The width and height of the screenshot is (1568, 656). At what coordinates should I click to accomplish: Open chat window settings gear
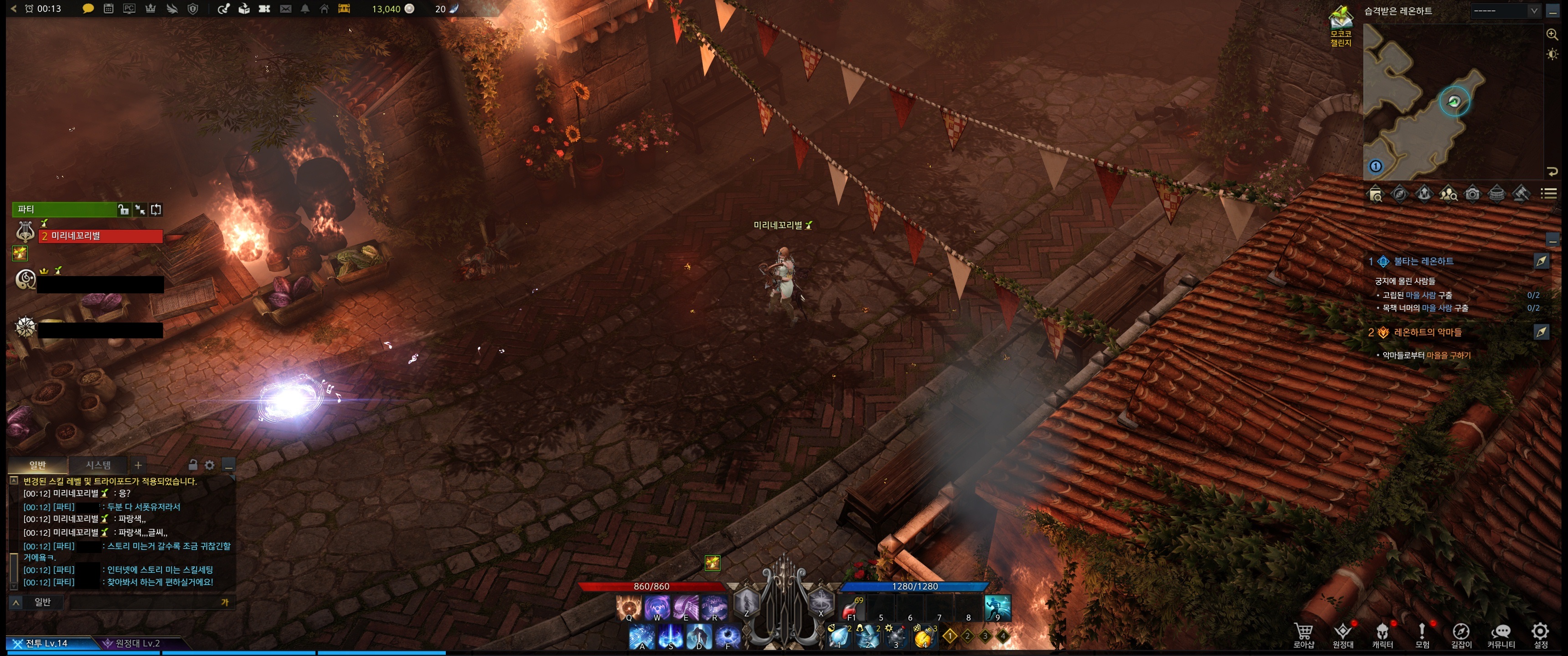[x=209, y=465]
